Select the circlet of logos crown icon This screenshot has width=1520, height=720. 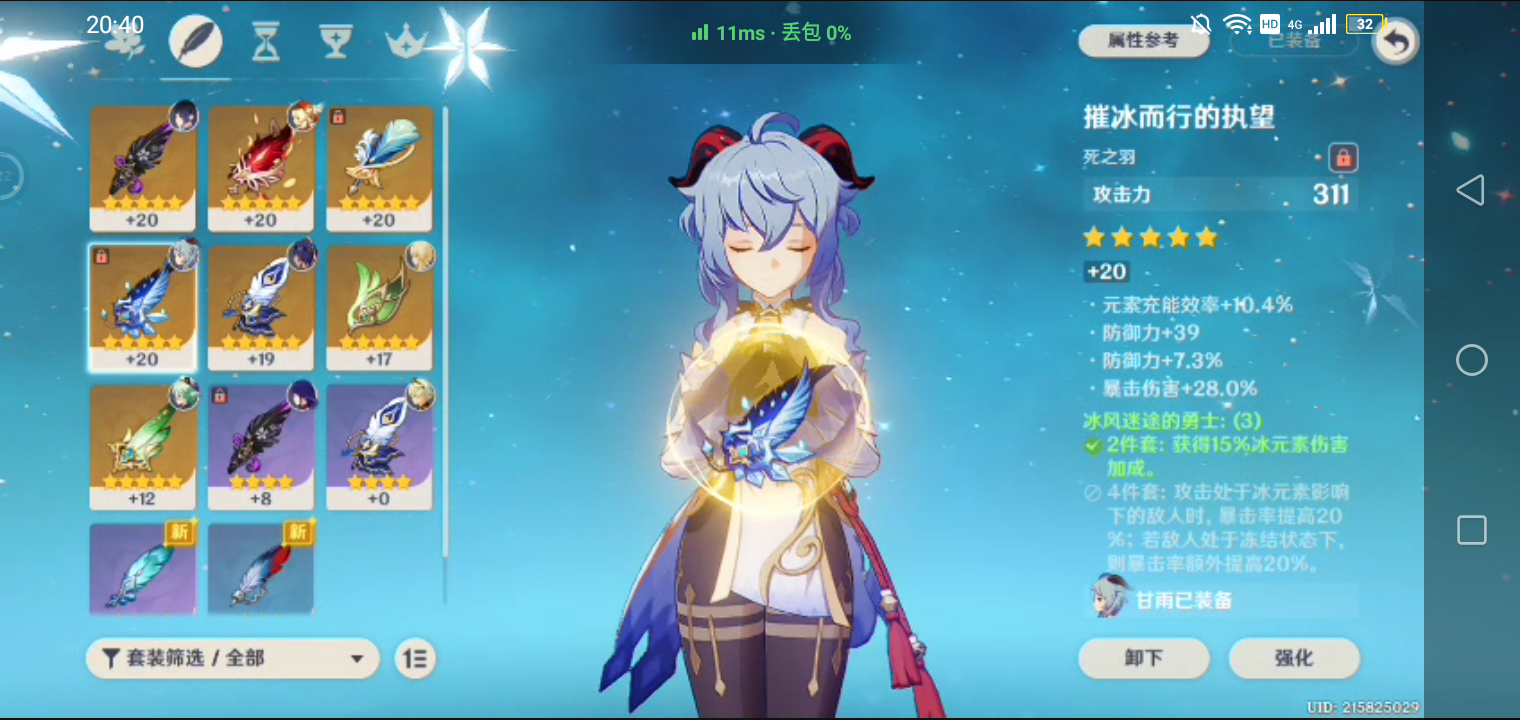(x=407, y=42)
